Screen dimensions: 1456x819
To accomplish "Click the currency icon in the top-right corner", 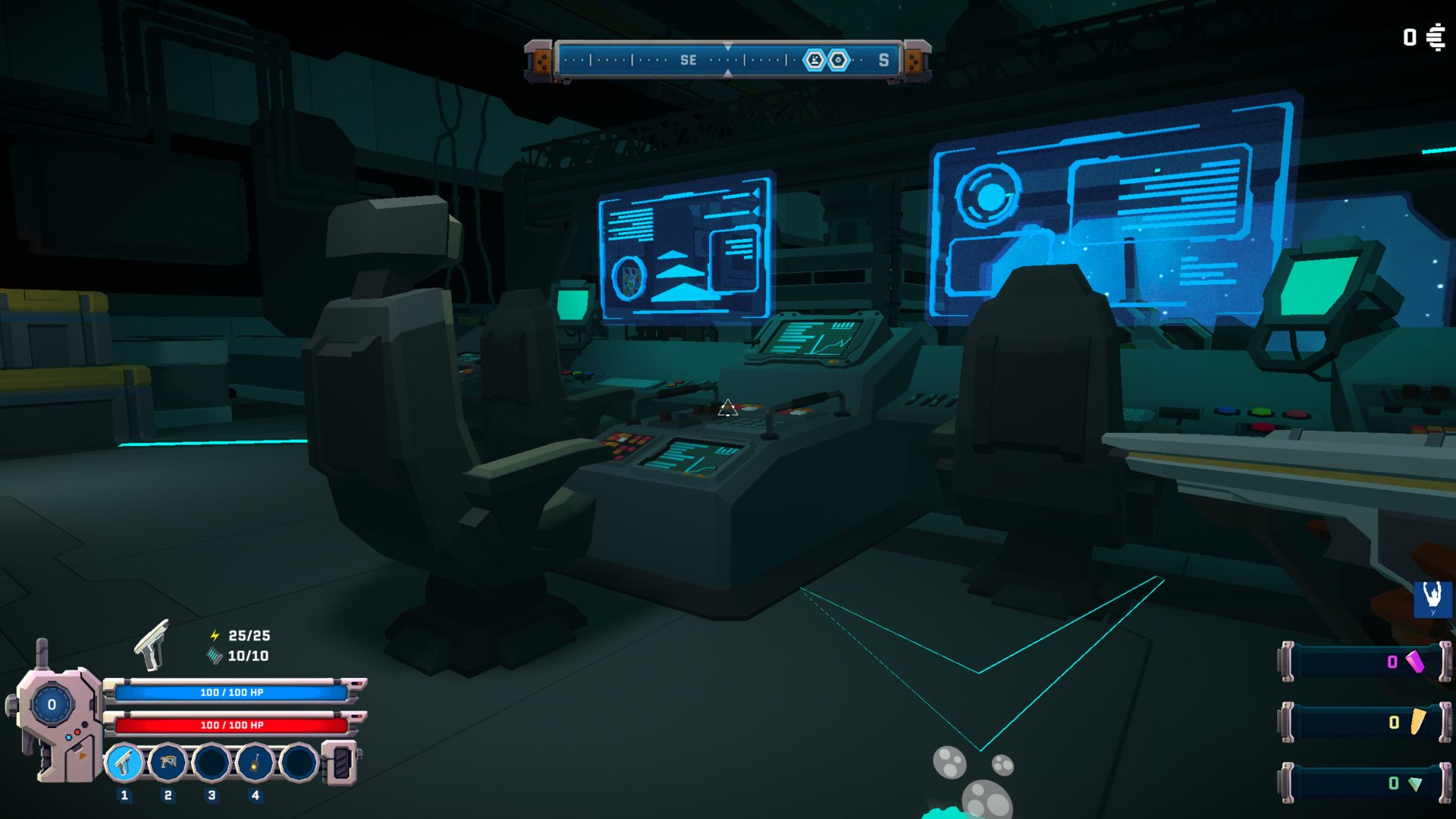I will [x=1437, y=37].
